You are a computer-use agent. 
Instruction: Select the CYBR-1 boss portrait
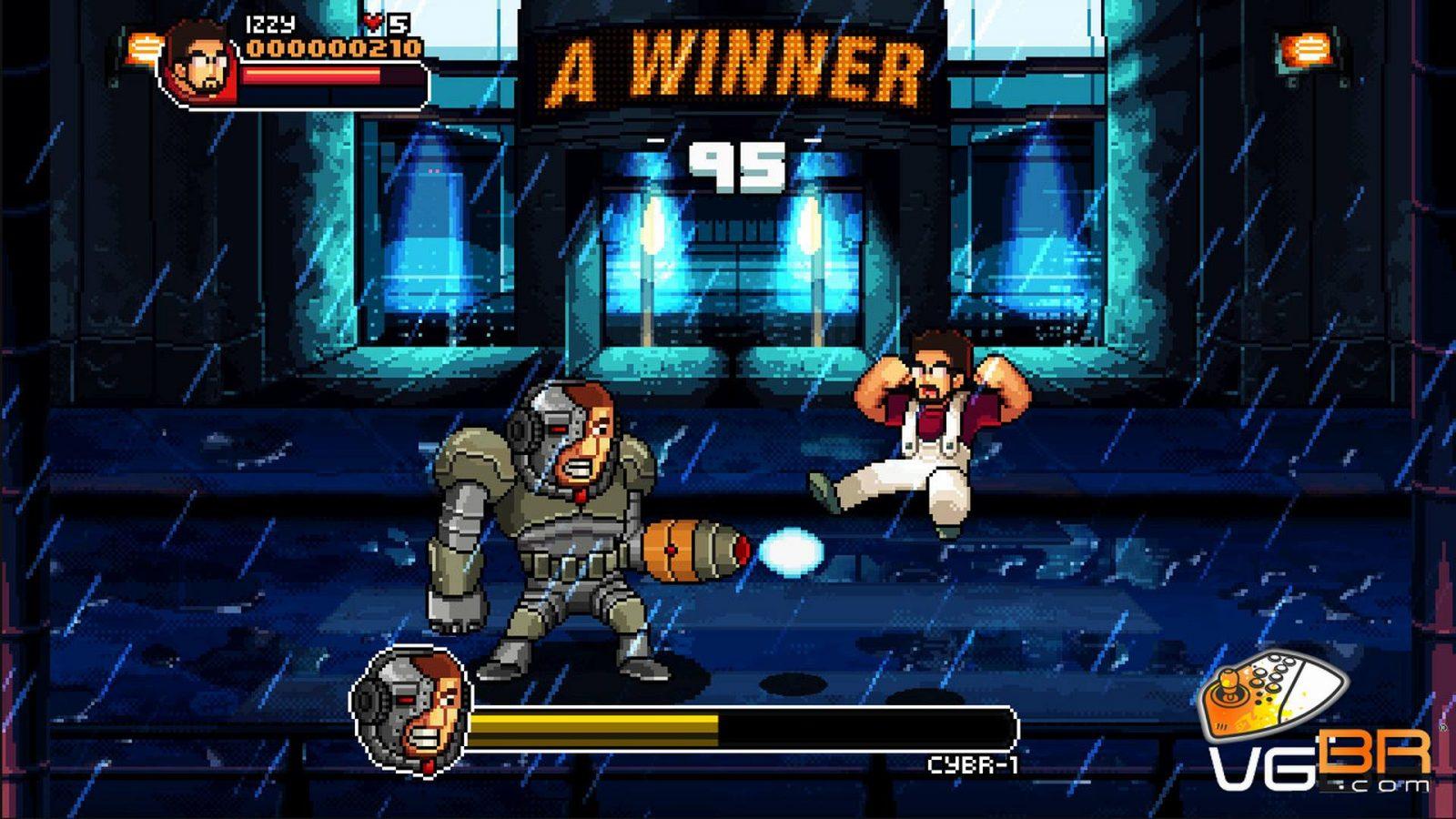pos(412,711)
